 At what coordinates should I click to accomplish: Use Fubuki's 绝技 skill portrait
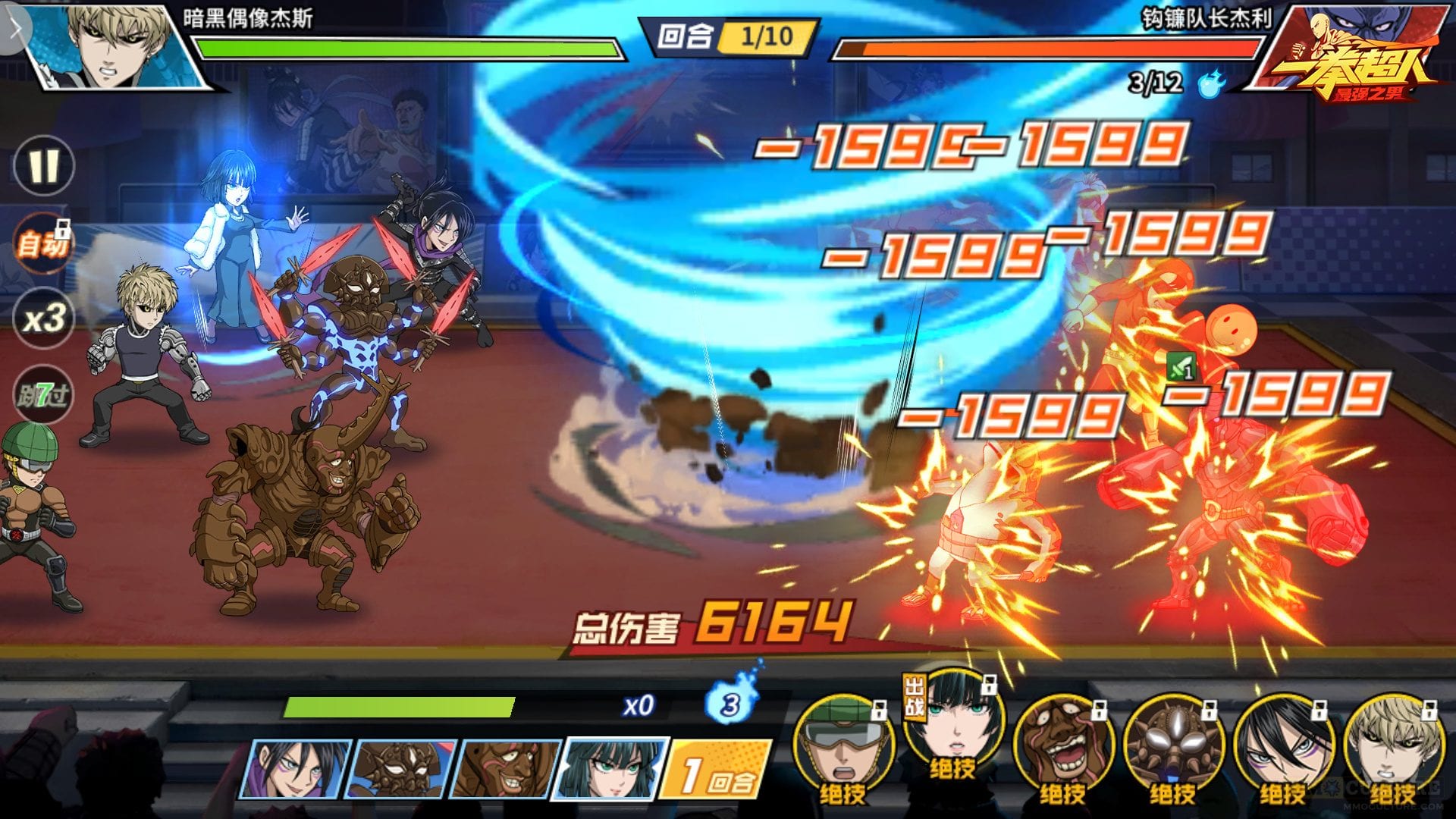point(954,724)
